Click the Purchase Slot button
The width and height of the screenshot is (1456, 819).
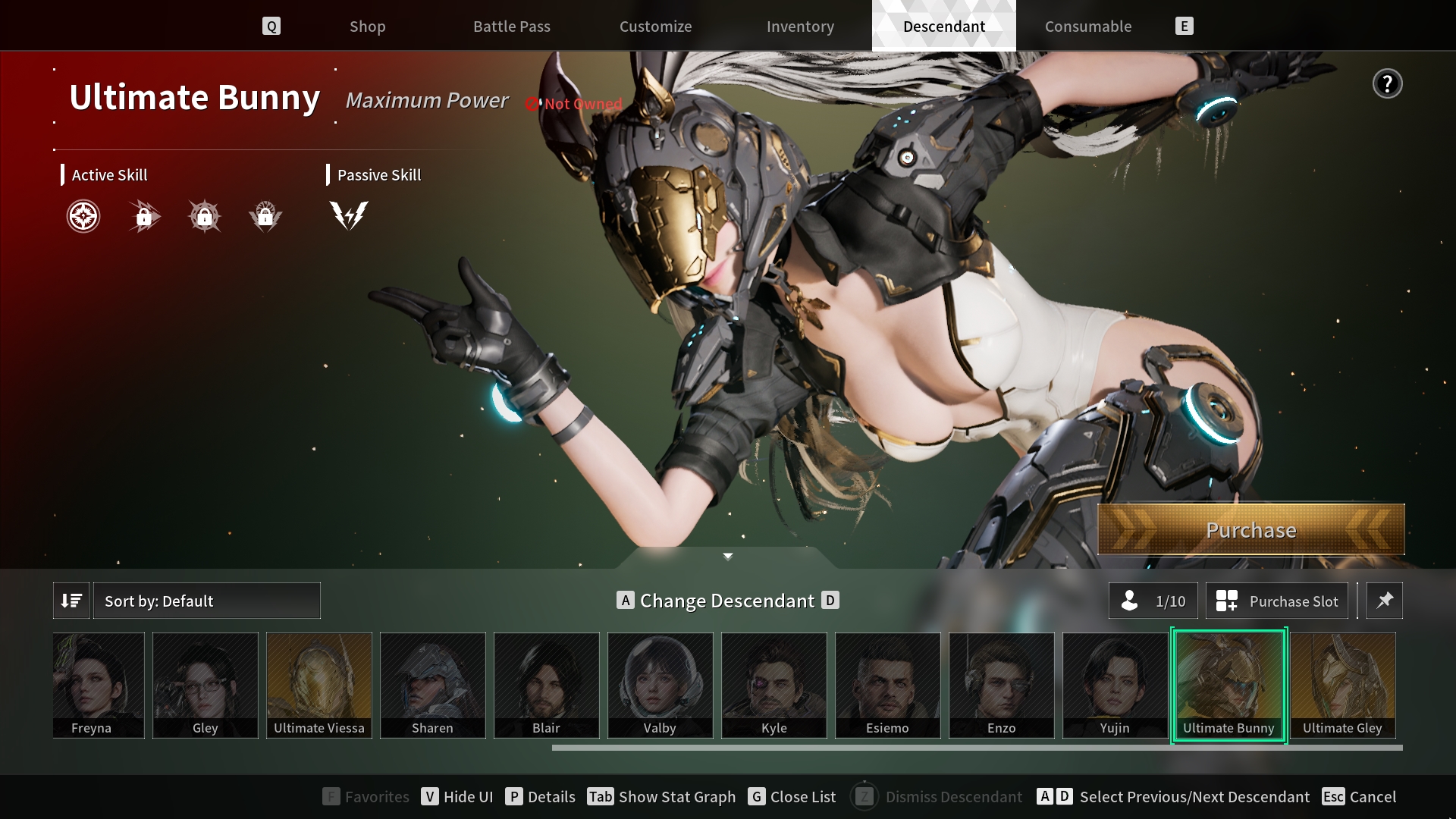coord(1277,601)
